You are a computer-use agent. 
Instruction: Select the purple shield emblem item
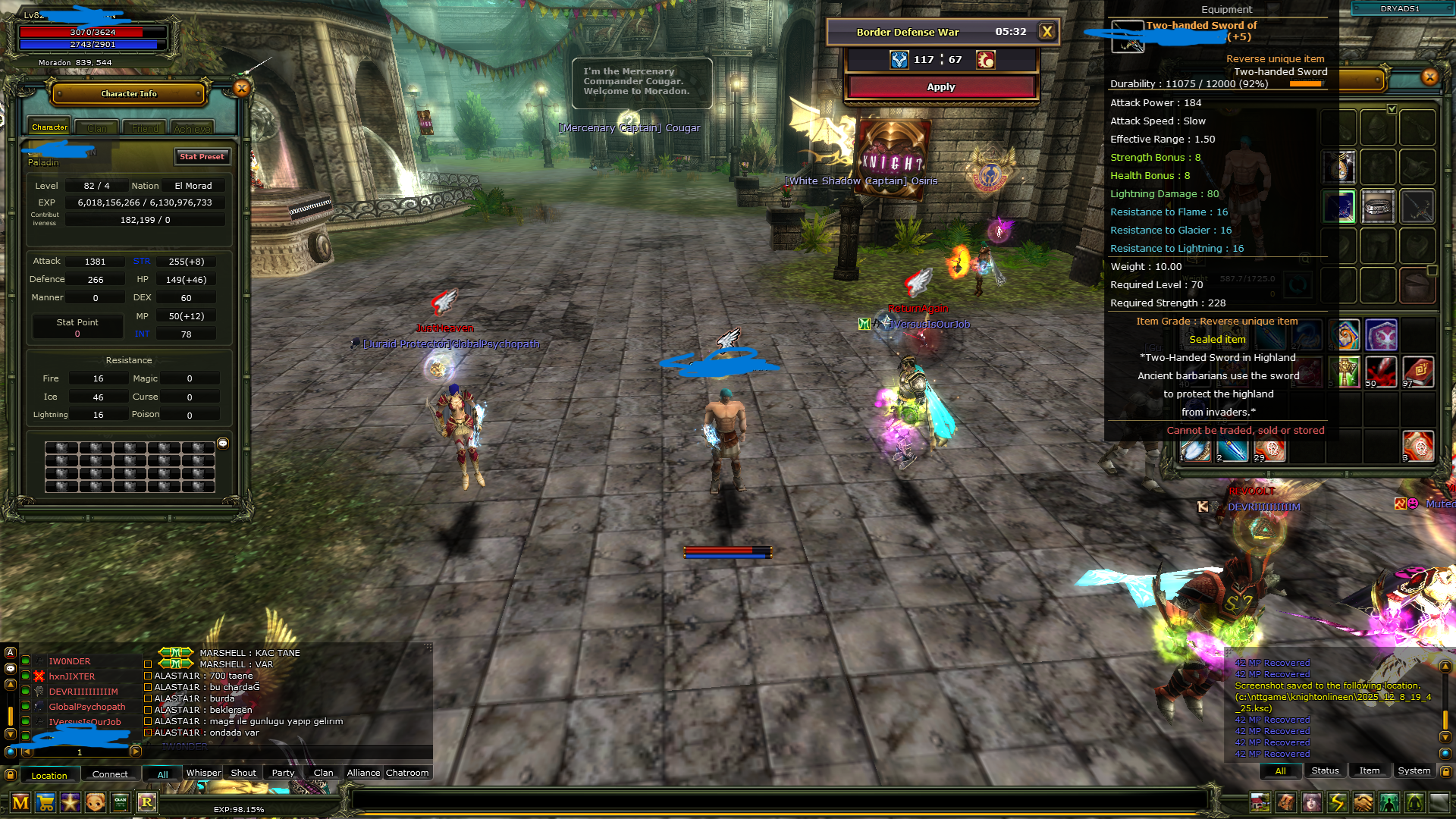click(1381, 335)
